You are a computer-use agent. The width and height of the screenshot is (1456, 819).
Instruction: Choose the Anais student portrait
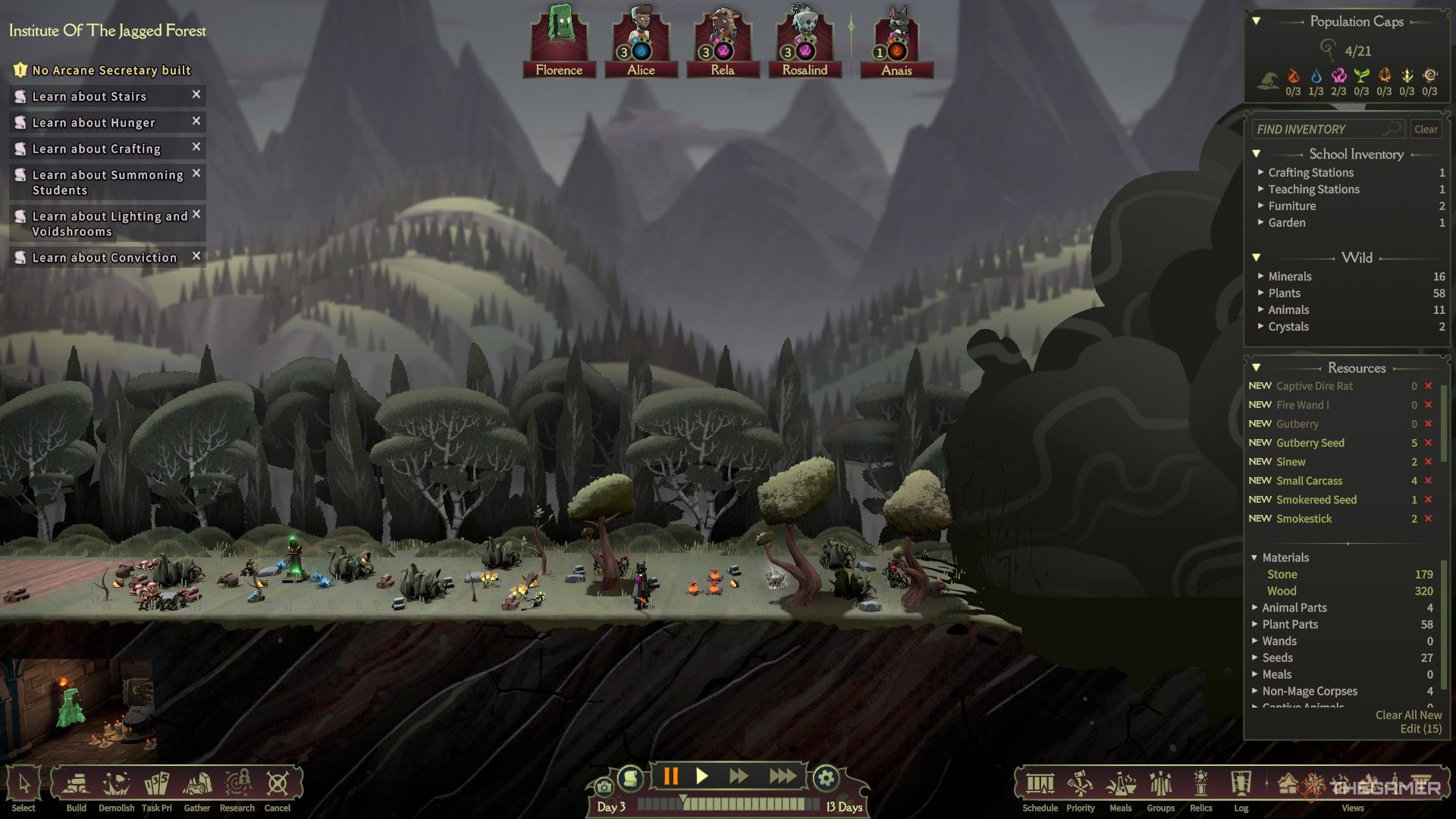896,42
